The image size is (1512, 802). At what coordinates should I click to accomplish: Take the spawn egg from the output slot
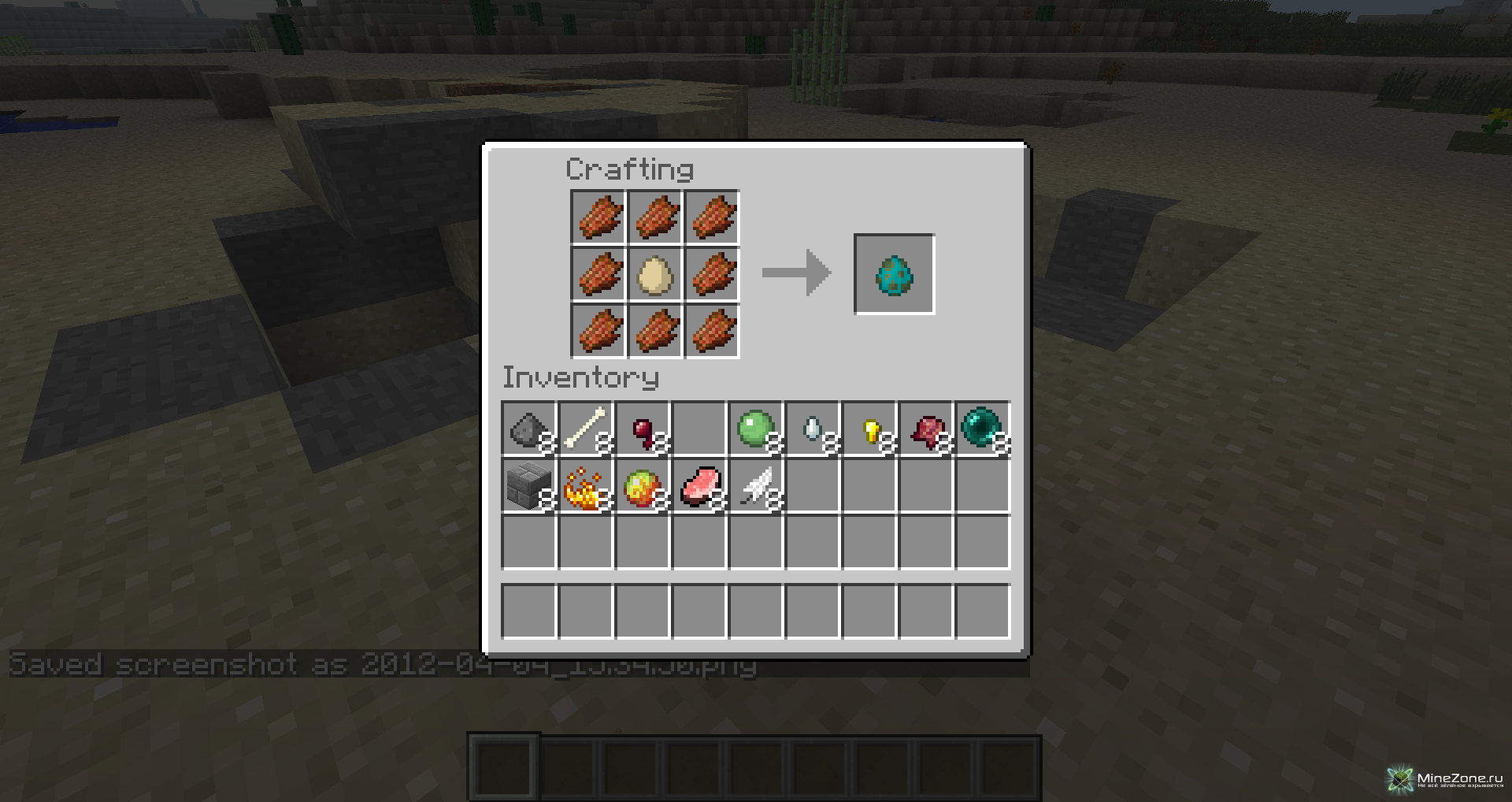click(894, 274)
